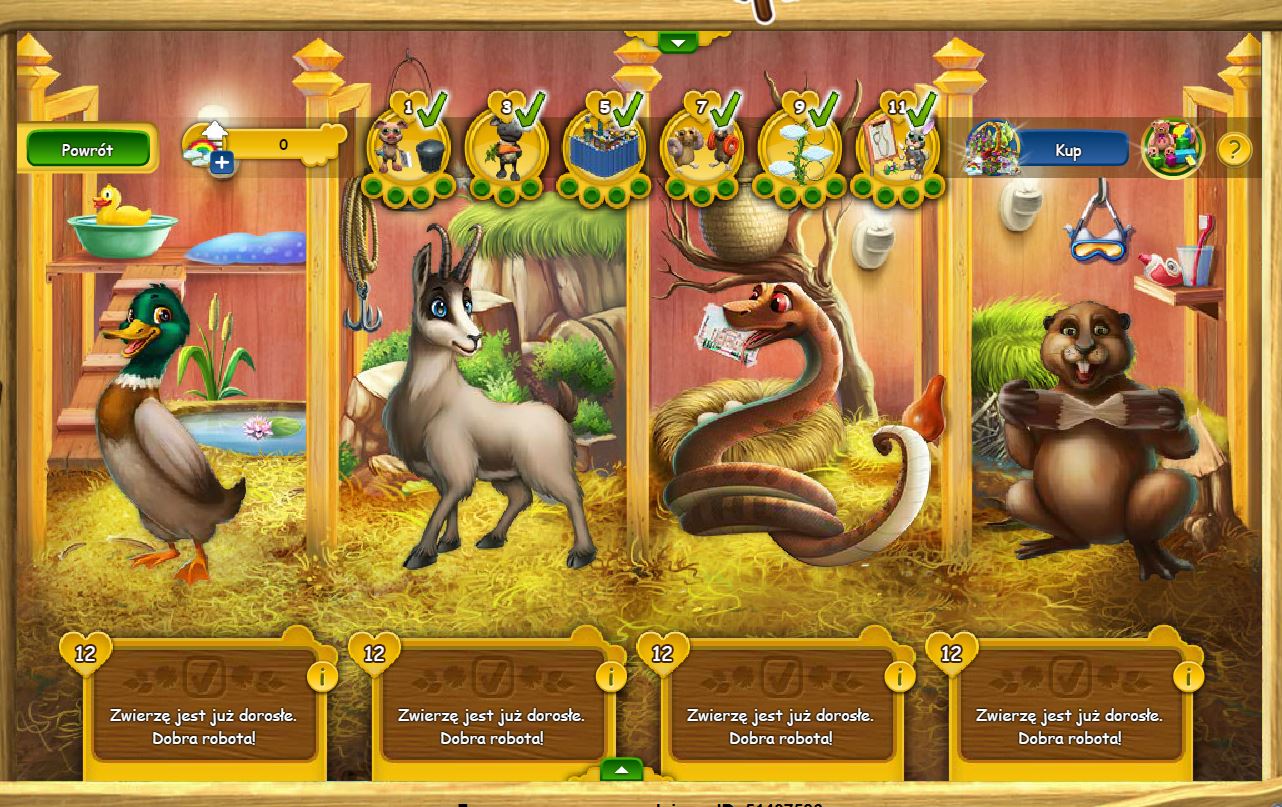1282x807 pixels.
Task: Click the blue Kup button
Action: (1068, 150)
